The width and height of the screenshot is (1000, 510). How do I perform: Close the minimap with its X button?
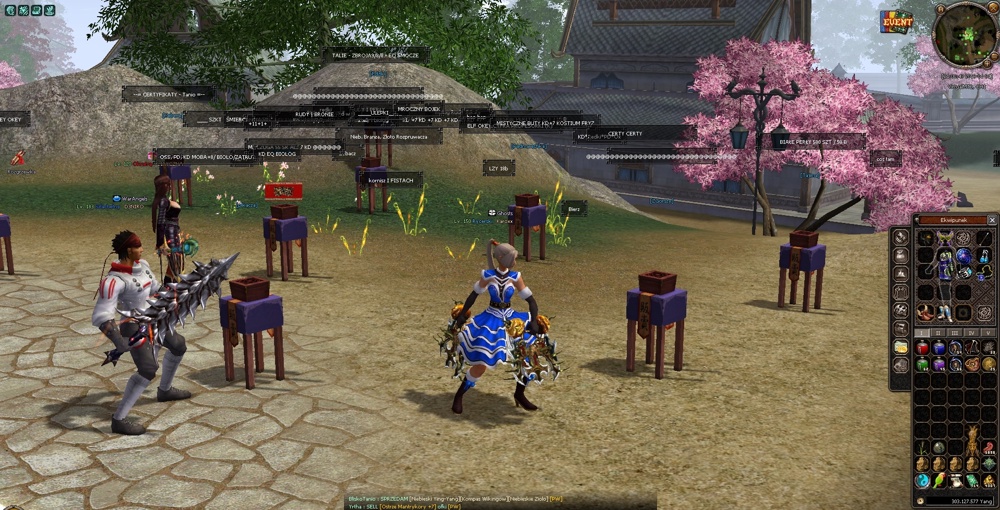pyautogui.click(x=993, y=9)
